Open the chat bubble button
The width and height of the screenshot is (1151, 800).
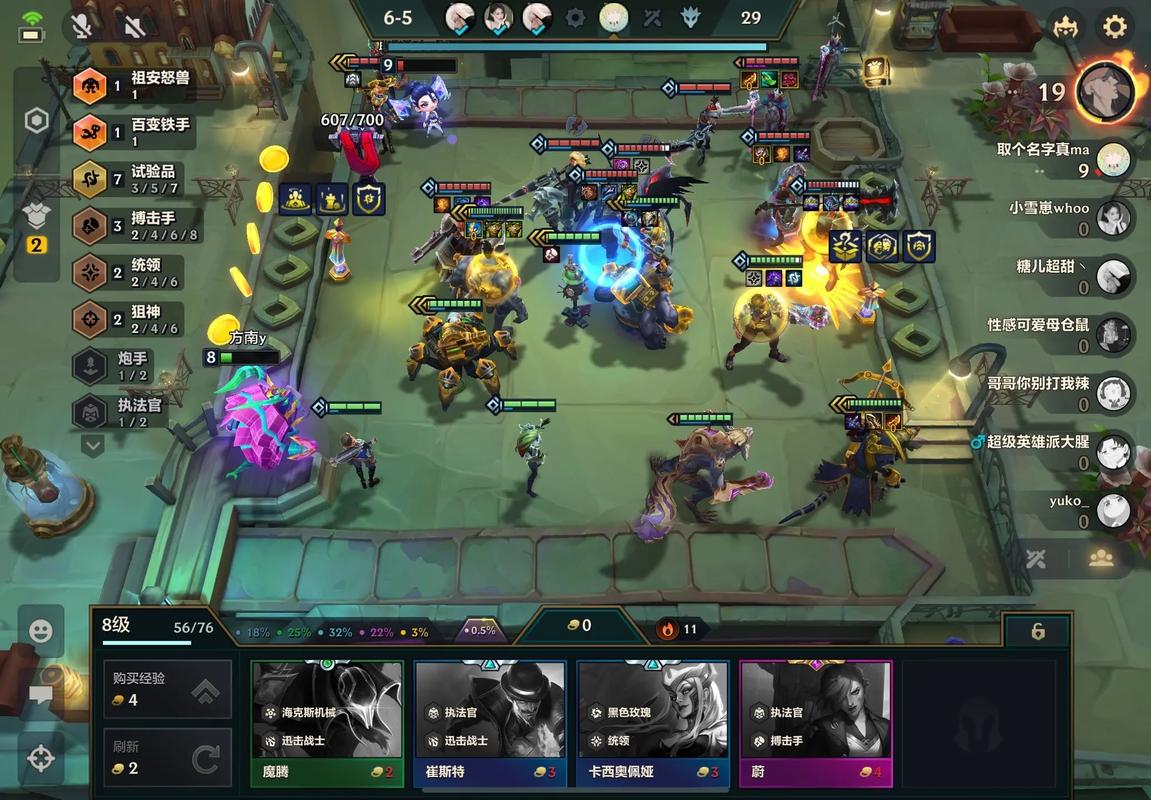(41, 694)
